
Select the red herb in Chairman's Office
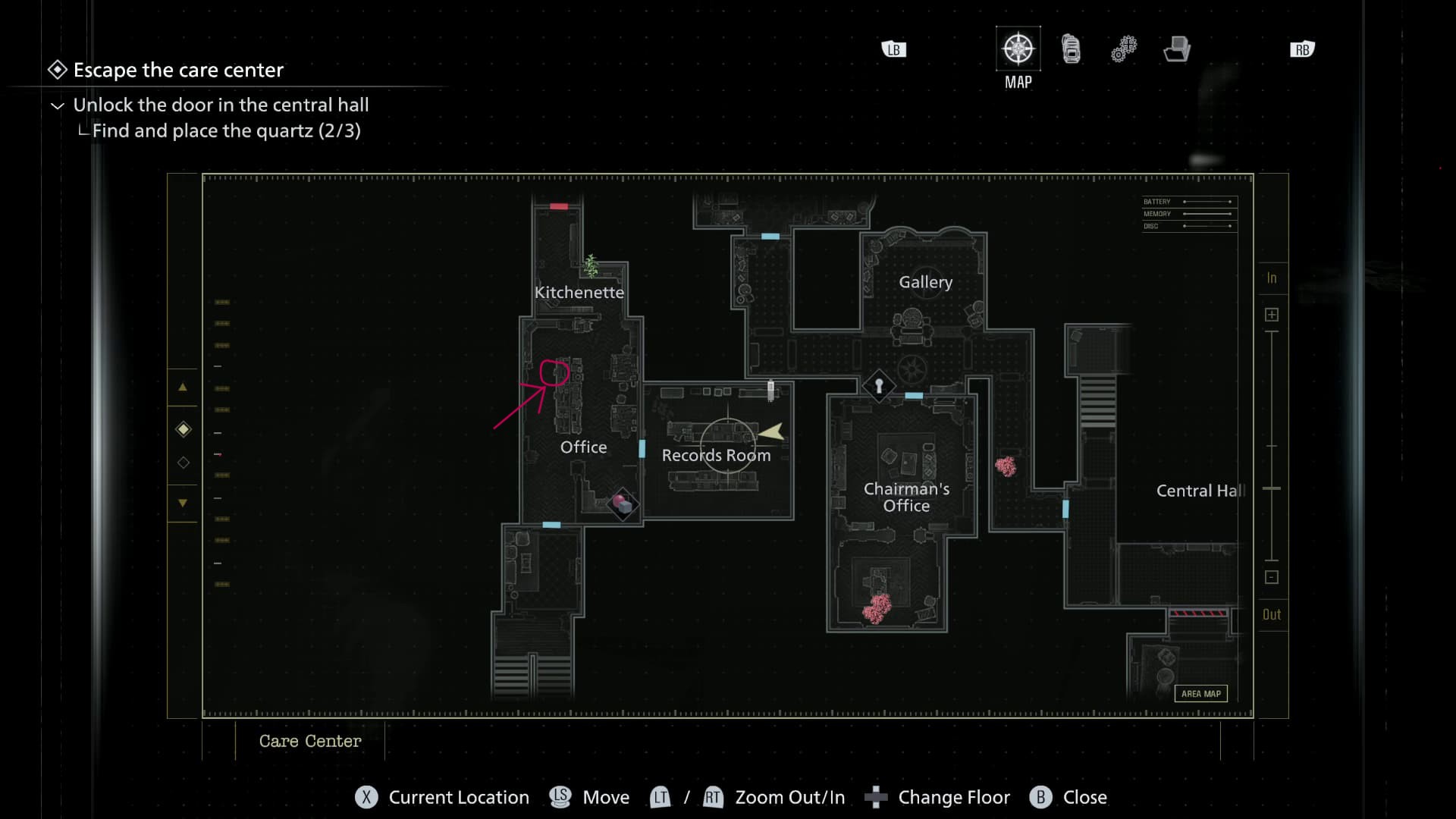pos(877,608)
